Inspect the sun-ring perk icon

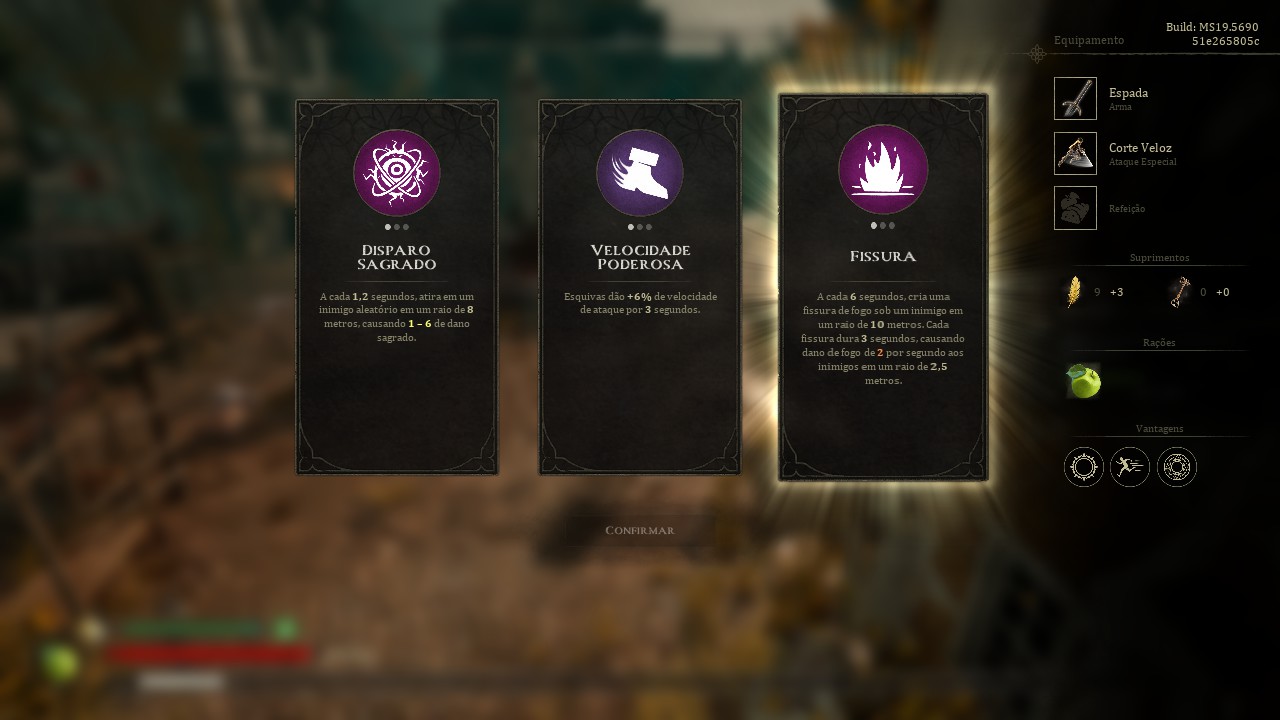pos(1084,467)
